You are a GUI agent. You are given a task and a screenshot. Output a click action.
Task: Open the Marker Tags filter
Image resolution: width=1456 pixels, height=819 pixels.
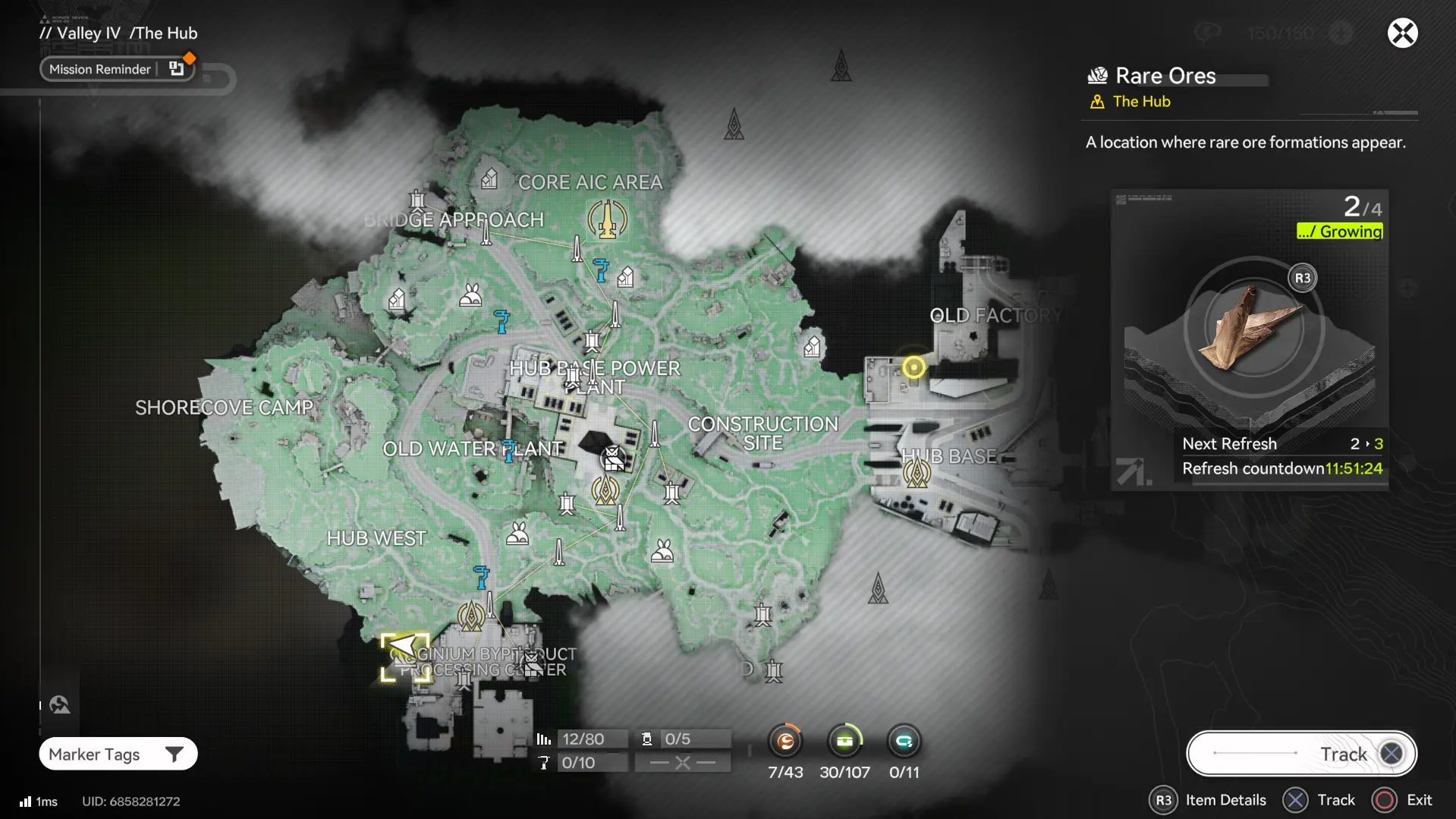click(118, 754)
